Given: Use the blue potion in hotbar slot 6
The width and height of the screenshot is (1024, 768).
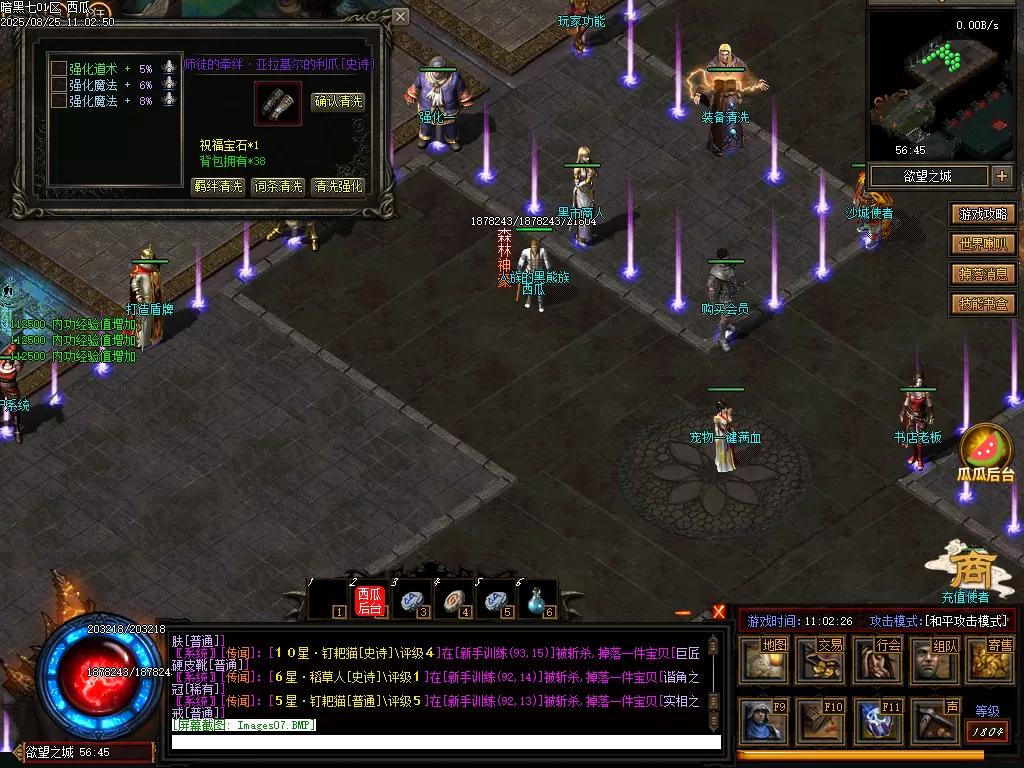Looking at the screenshot, I should (537, 600).
